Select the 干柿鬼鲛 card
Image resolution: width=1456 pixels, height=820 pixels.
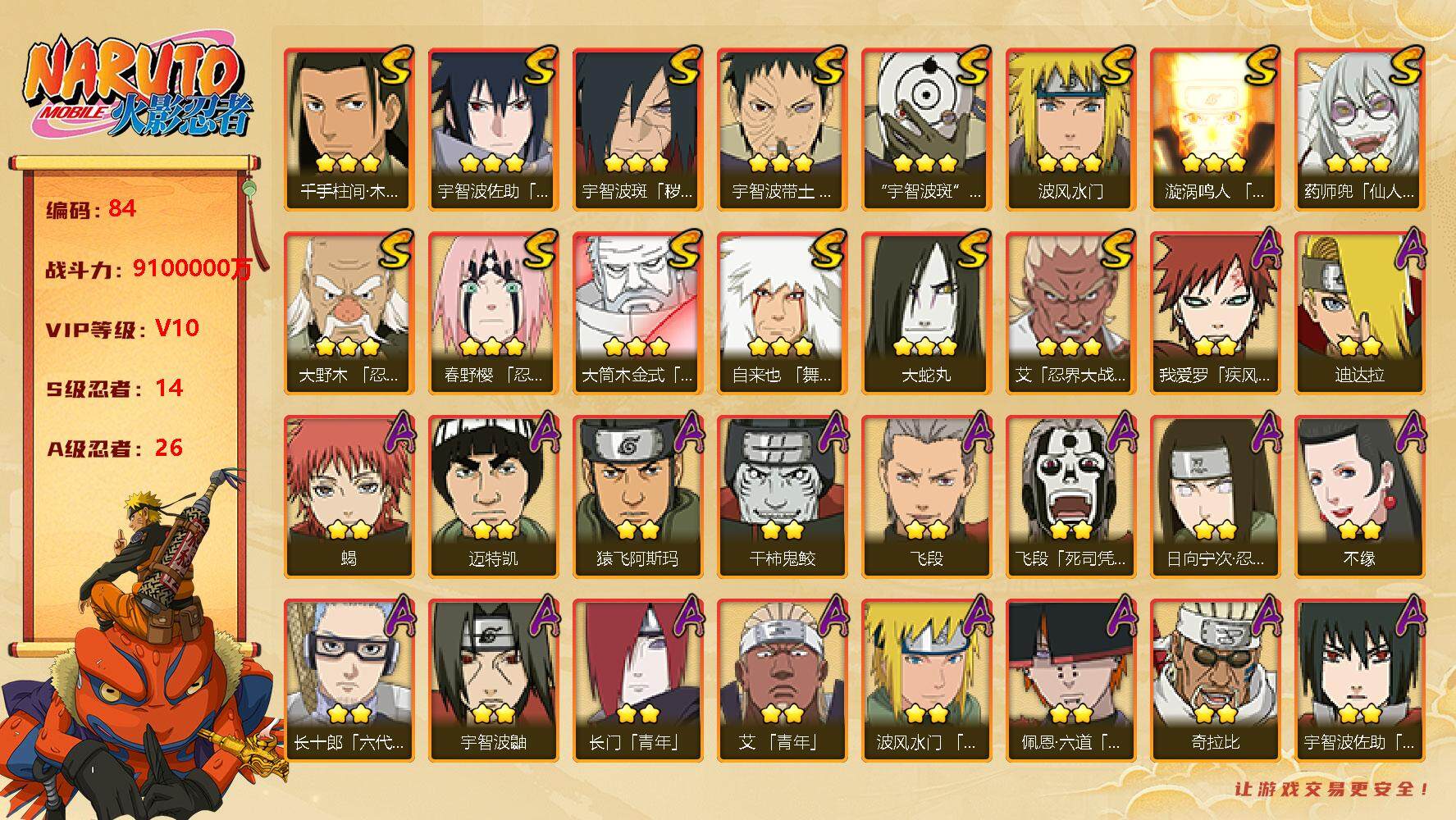tap(782, 496)
